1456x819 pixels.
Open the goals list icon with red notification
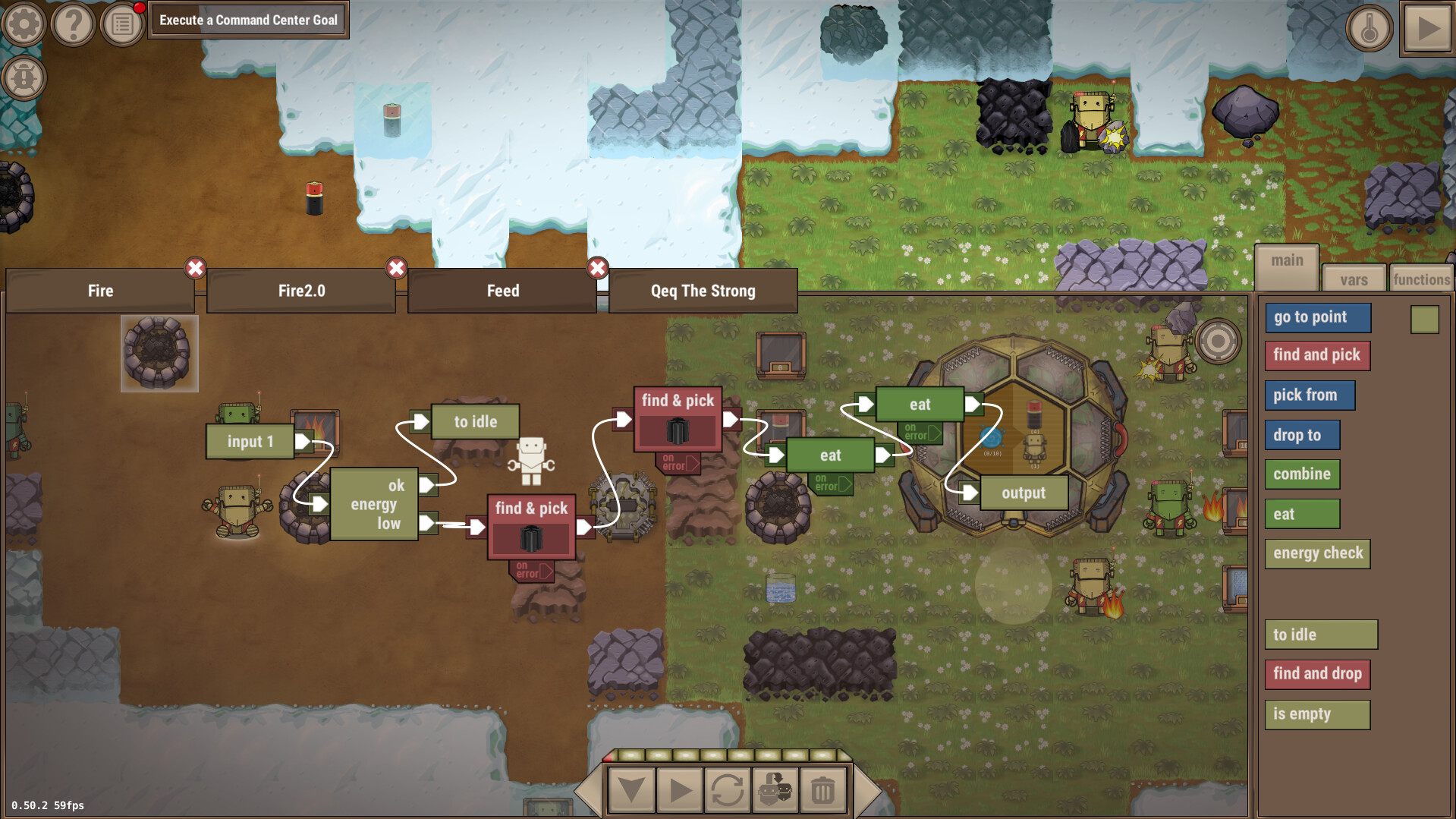coord(121,24)
